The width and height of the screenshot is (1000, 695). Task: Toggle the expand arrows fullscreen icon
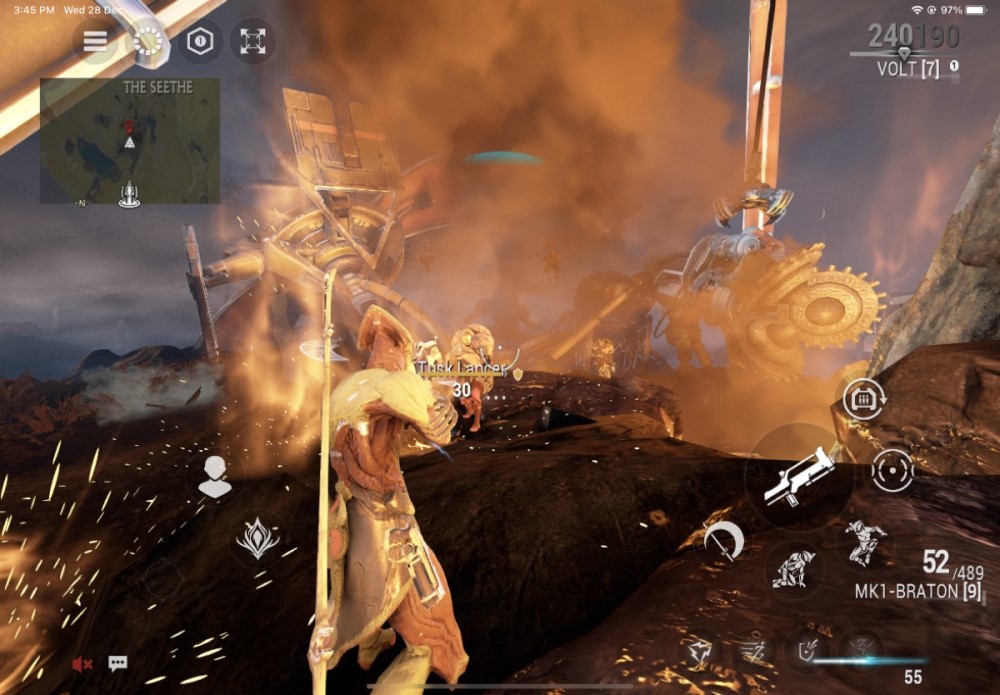click(x=253, y=41)
